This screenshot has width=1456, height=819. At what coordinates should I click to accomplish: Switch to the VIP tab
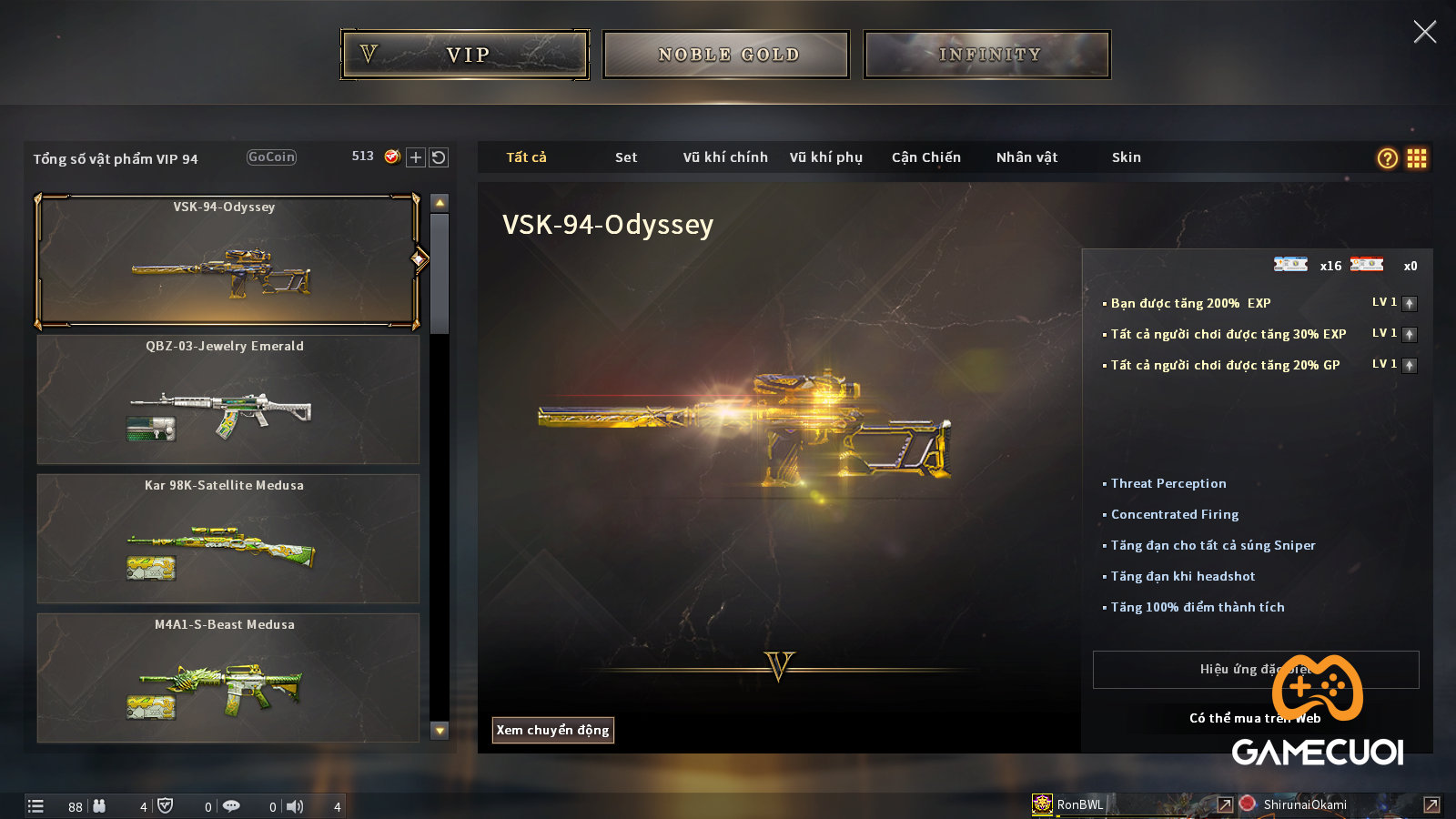[465, 55]
